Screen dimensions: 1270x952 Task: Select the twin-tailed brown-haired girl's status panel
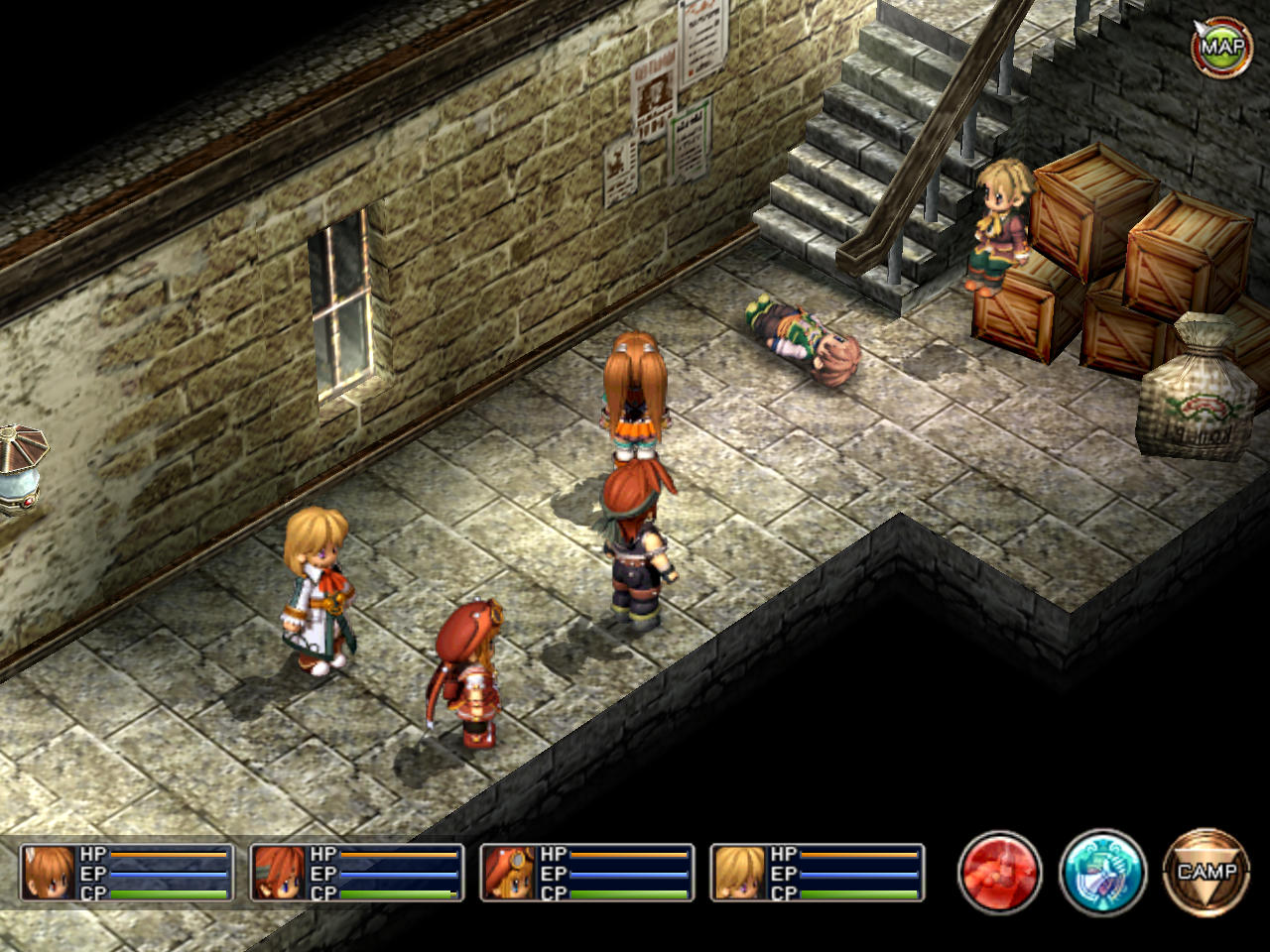[127, 873]
